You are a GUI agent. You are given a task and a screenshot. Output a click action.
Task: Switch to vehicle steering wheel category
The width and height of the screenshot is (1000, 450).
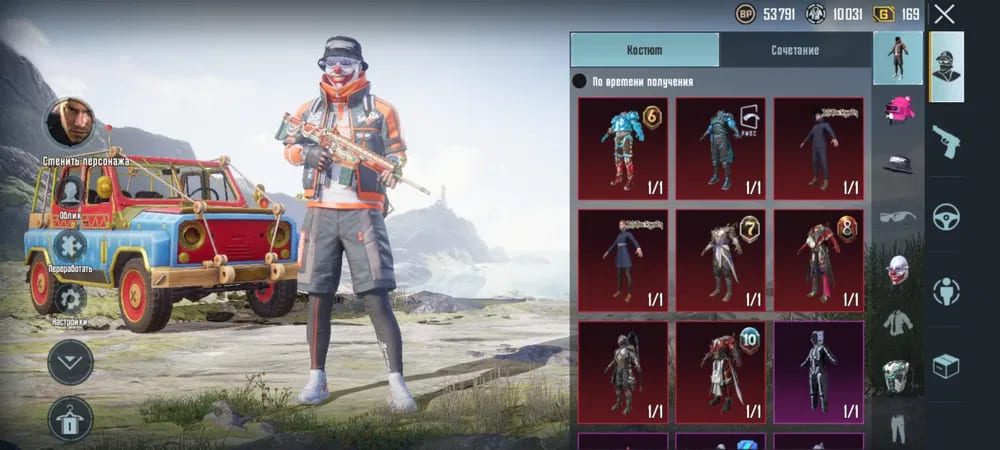click(x=945, y=216)
